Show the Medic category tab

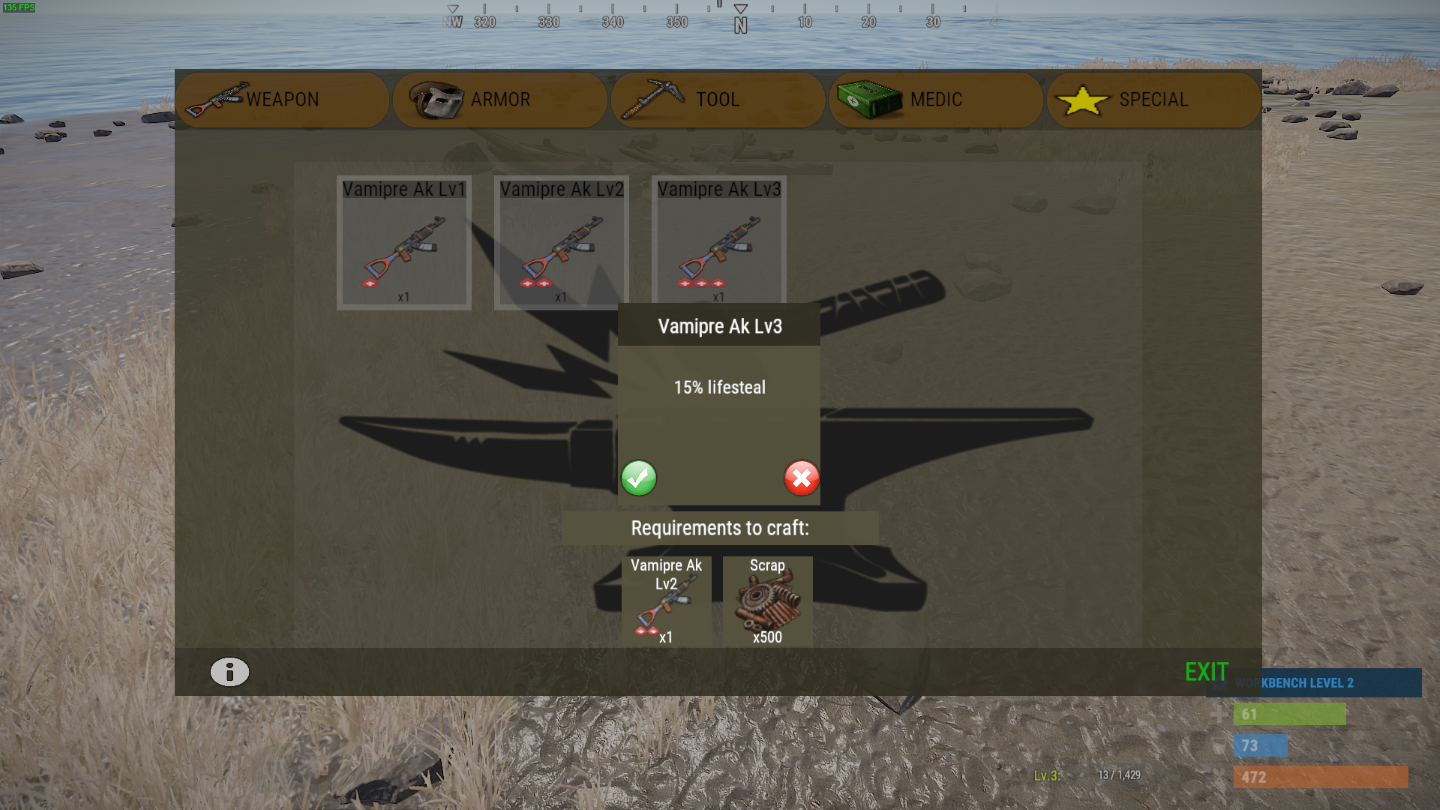[935, 100]
